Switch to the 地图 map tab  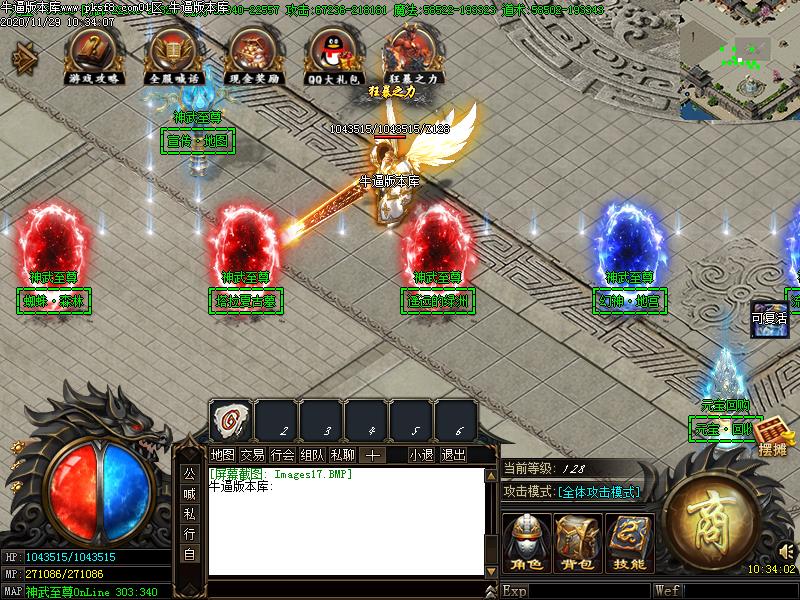pos(222,454)
